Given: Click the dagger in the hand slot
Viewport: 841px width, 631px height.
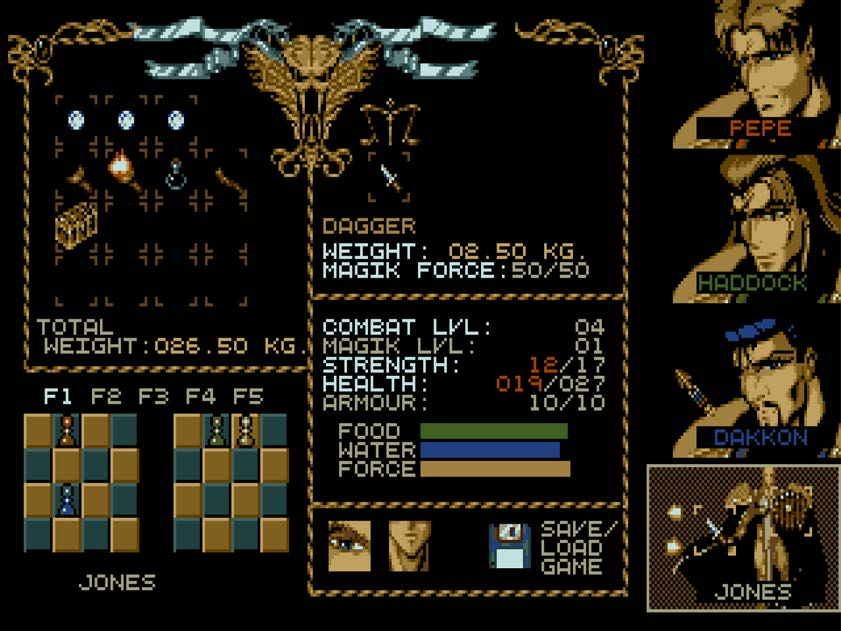Looking at the screenshot, I should 388,178.
